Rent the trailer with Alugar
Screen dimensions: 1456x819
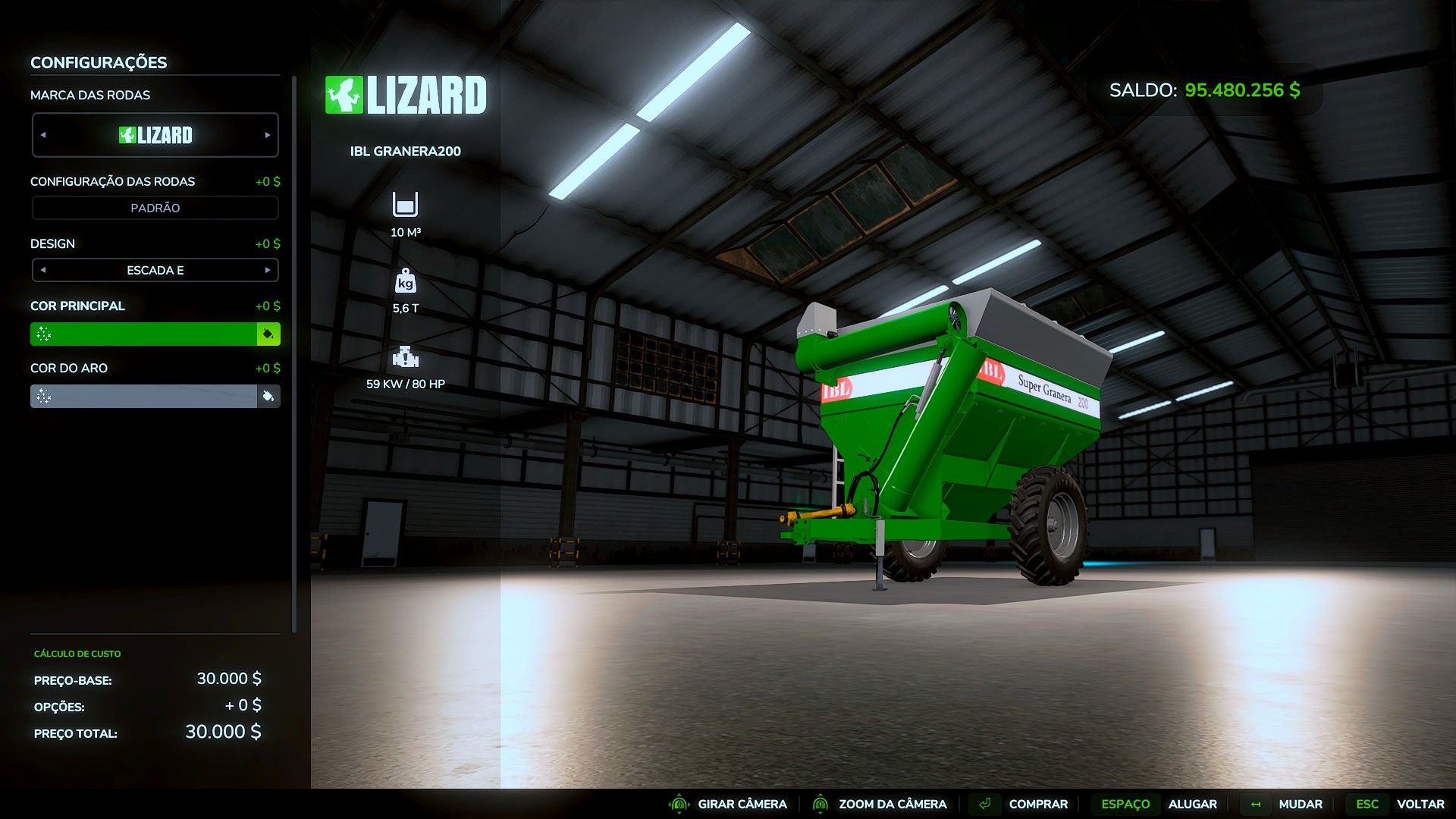click(x=1192, y=804)
